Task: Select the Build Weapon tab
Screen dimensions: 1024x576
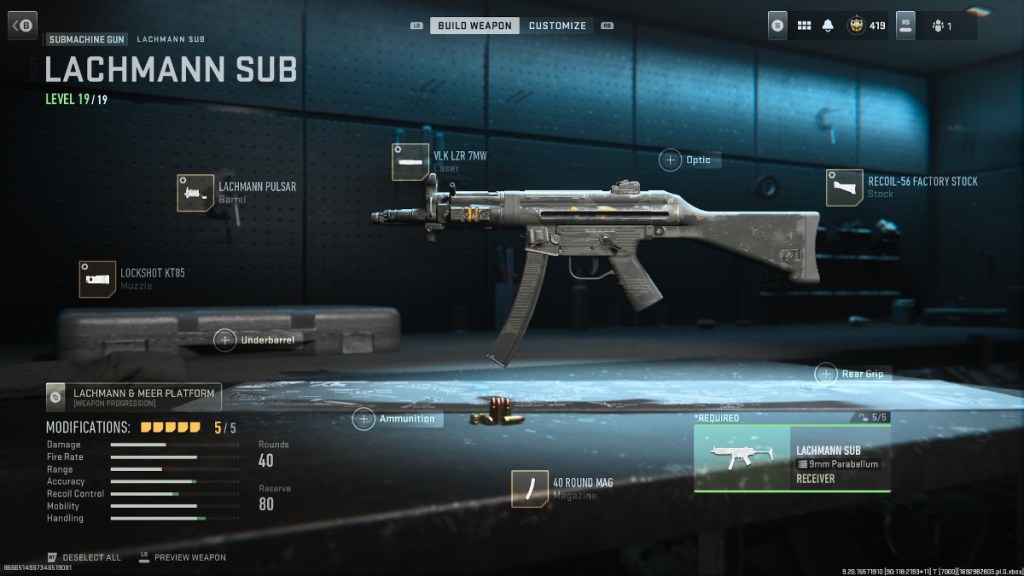Action: (475, 25)
